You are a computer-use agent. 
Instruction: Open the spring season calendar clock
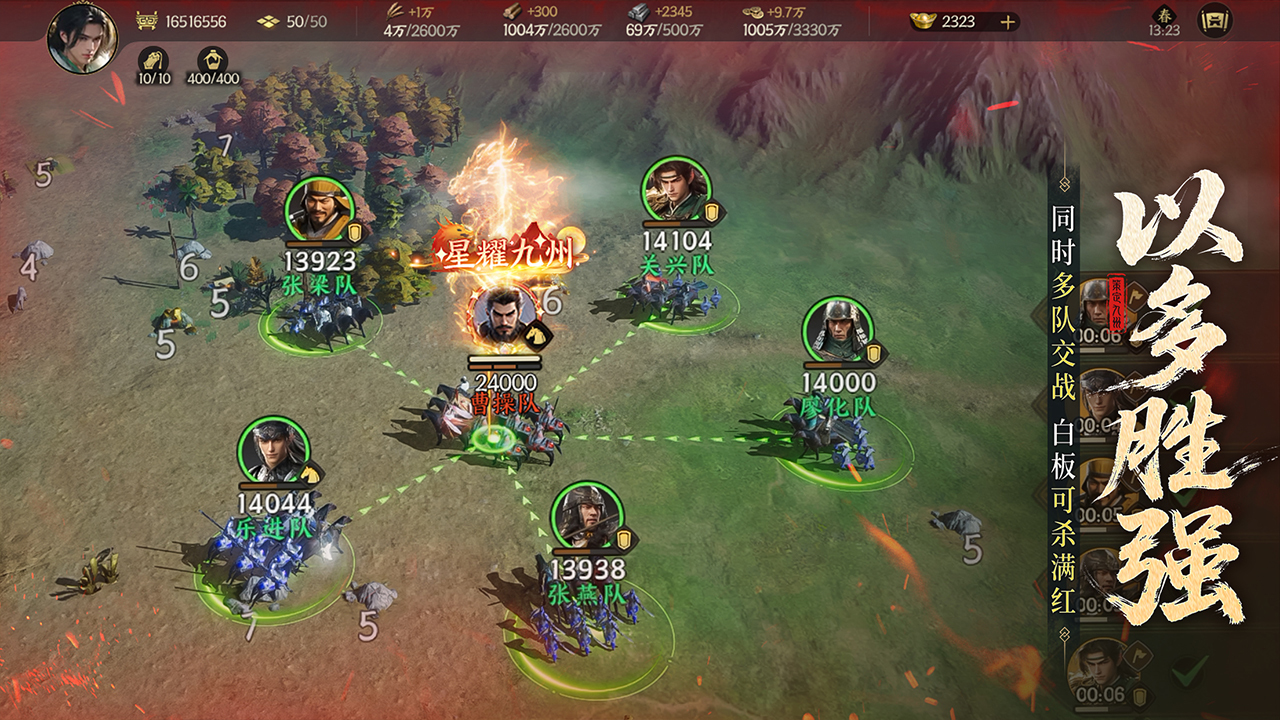tap(1164, 20)
